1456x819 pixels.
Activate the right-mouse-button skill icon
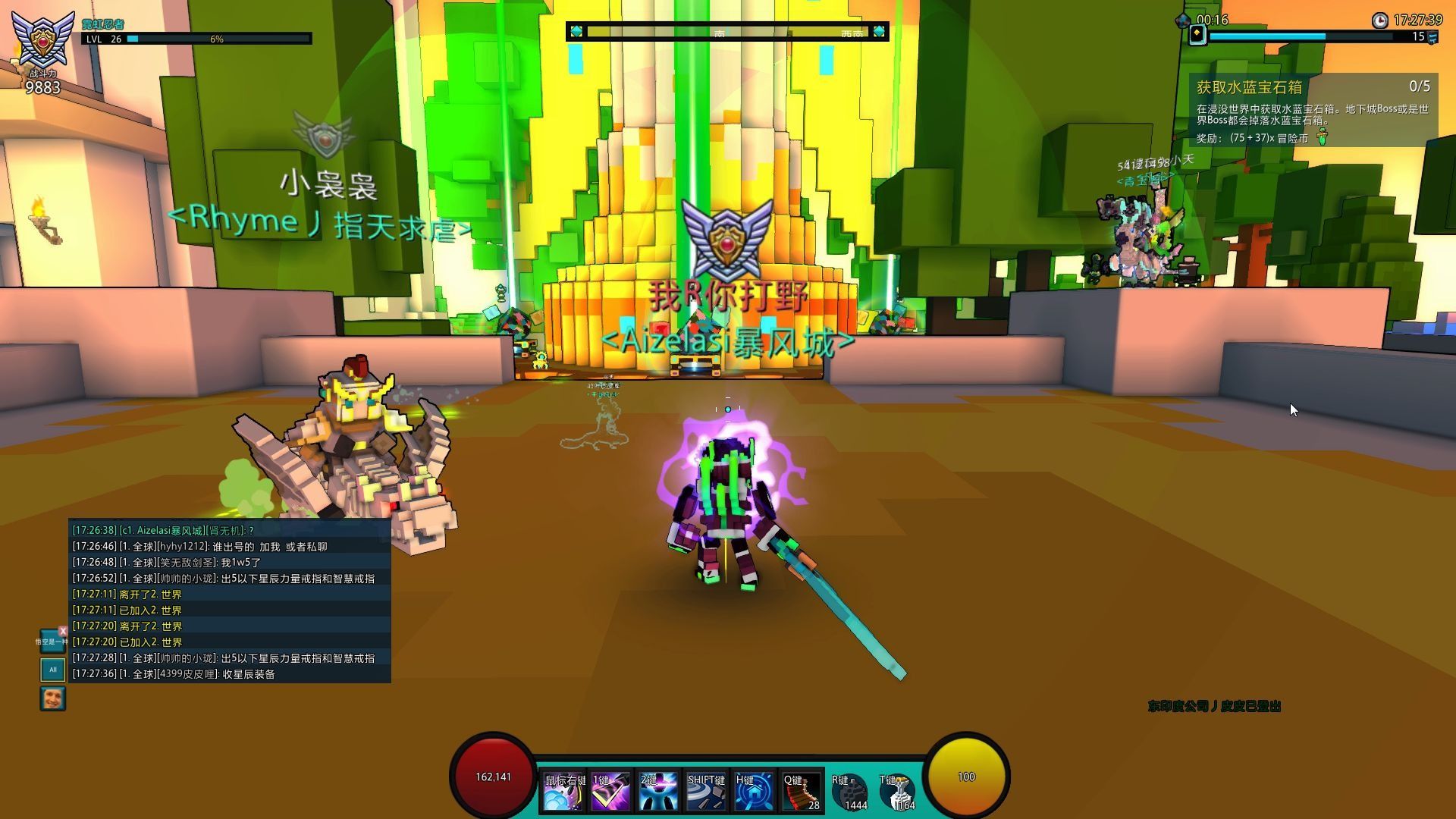pos(563,791)
